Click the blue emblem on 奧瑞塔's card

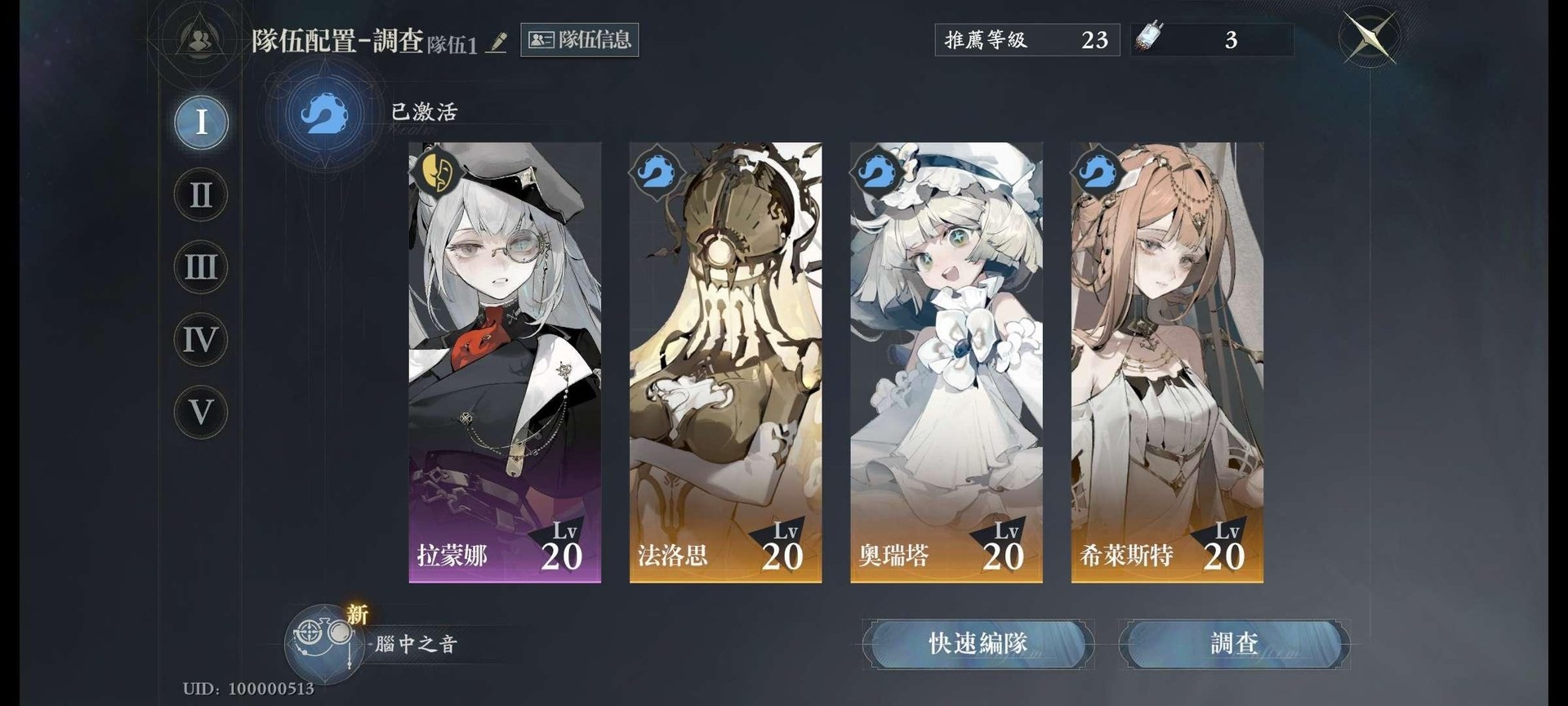coord(875,172)
